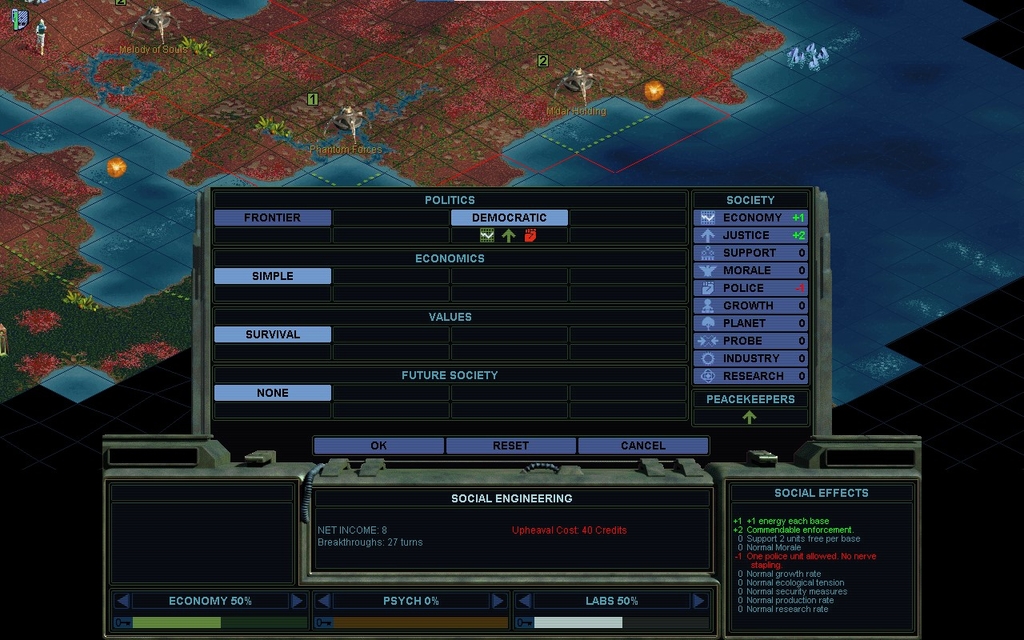Increase Labs allocation with right arrow
This screenshot has width=1024, height=640.
pyautogui.click(x=699, y=601)
